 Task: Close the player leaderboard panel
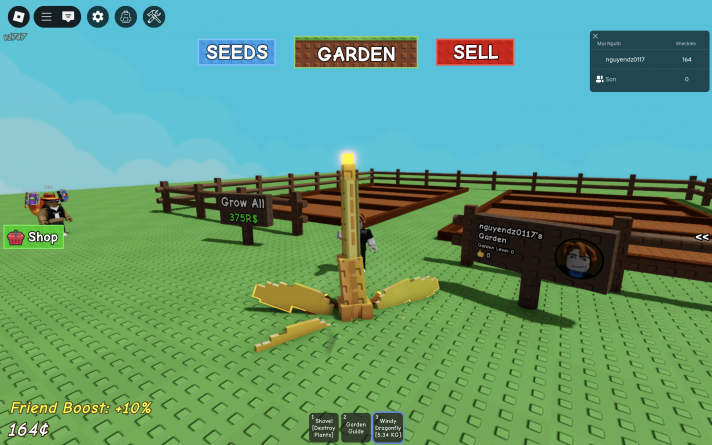point(596,36)
